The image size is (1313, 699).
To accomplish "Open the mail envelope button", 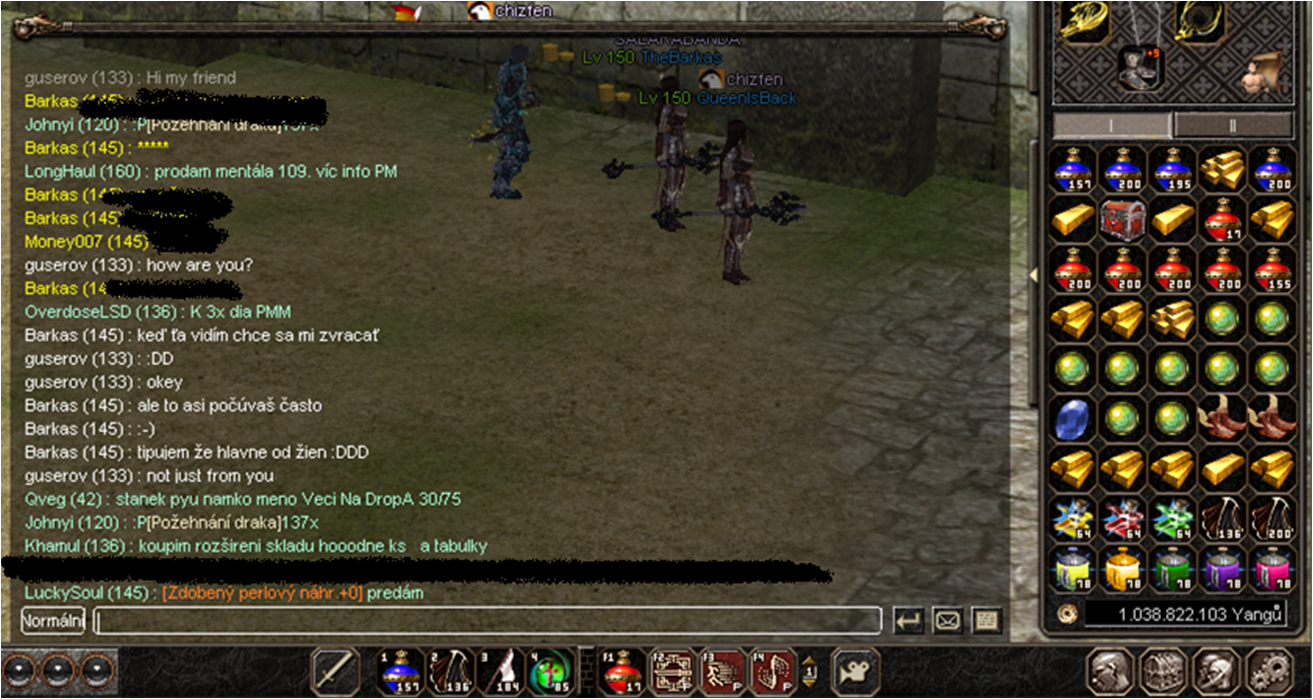I will click(x=947, y=621).
